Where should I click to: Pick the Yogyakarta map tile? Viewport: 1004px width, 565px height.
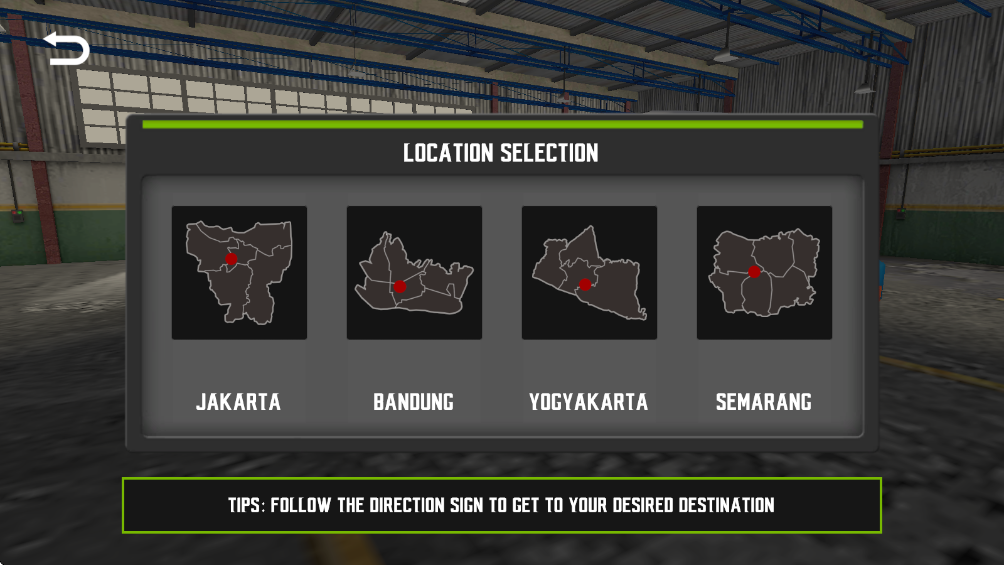click(589, 273)
